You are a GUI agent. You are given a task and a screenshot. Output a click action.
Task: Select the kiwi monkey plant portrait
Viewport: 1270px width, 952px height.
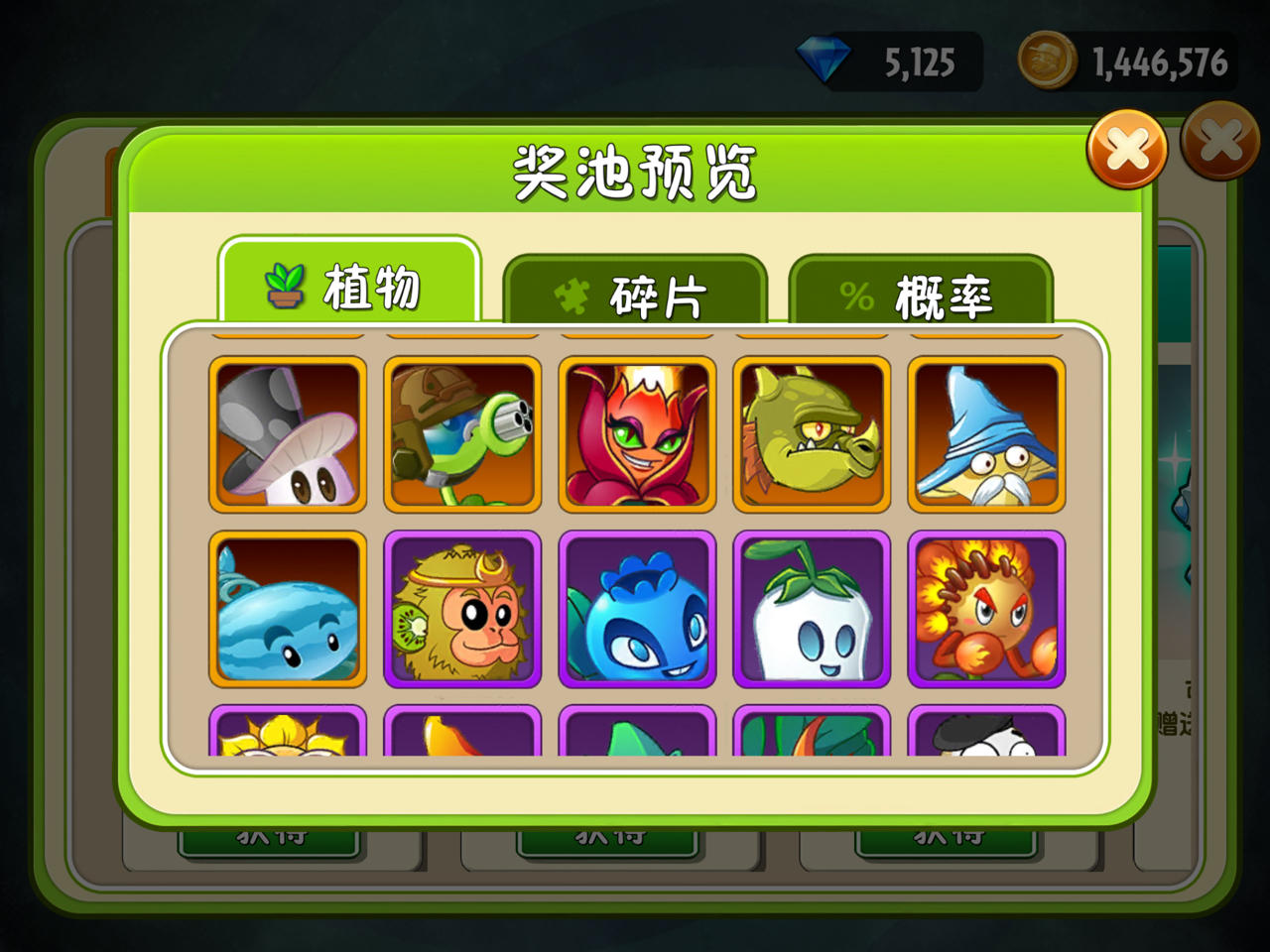pos(461,609)
